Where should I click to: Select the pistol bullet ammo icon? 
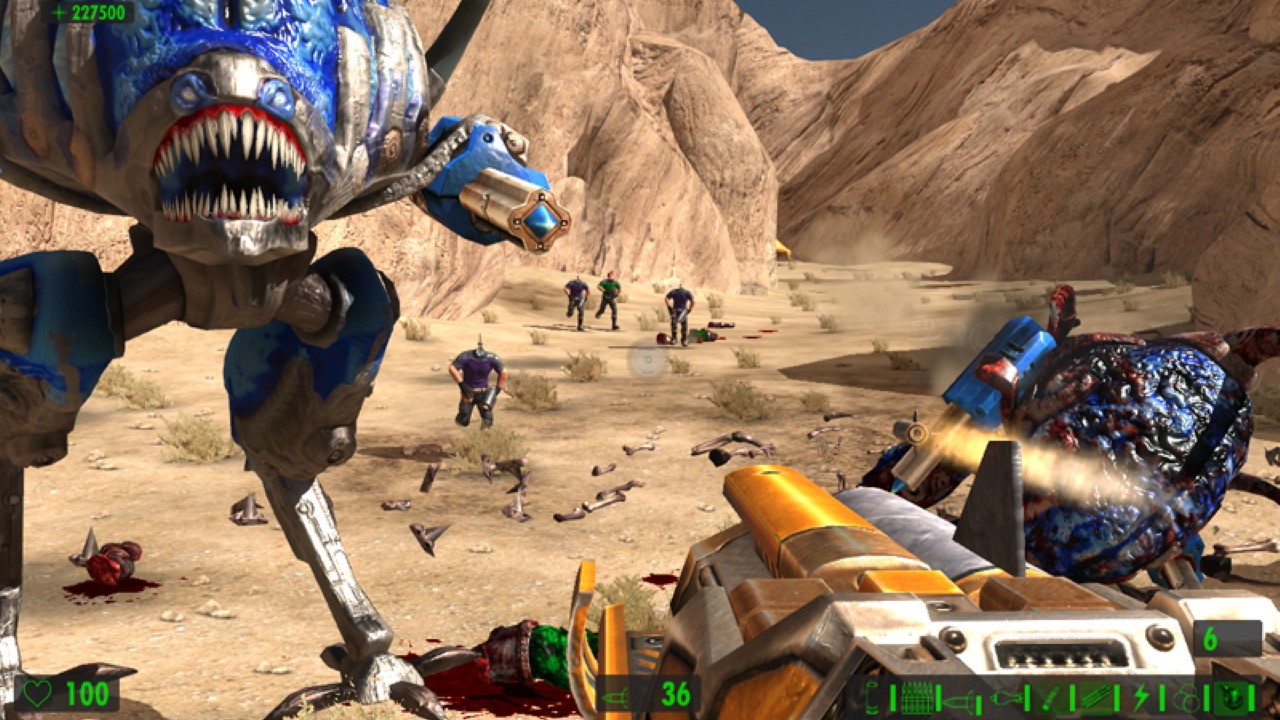click(916, 696)
